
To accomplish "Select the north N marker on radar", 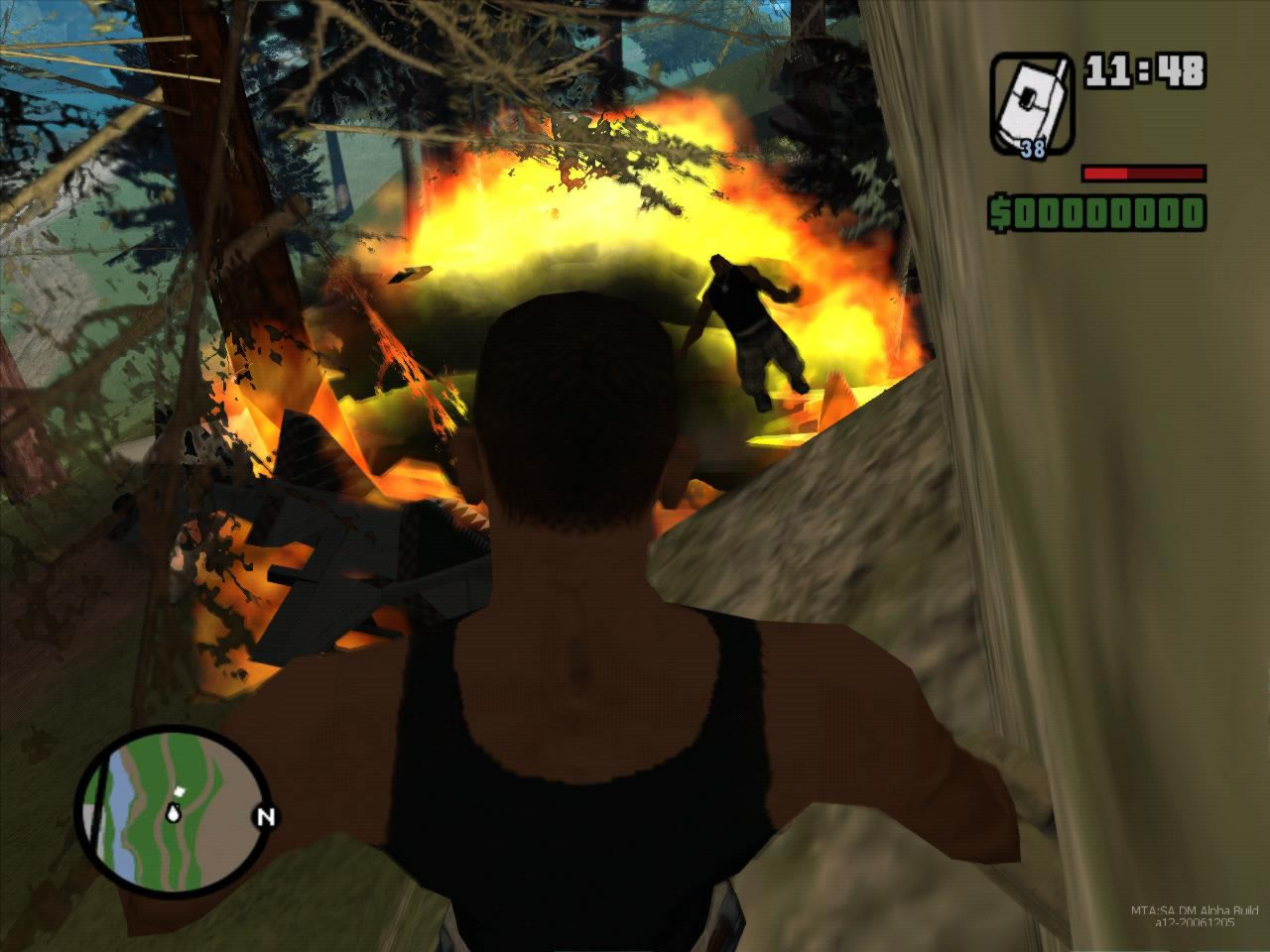I will (x=266, y=818).
